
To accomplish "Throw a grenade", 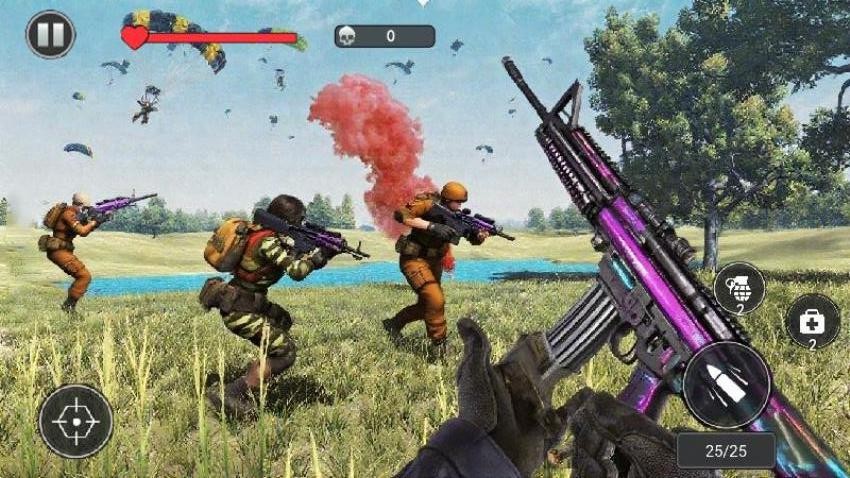I will coord(740,289).
